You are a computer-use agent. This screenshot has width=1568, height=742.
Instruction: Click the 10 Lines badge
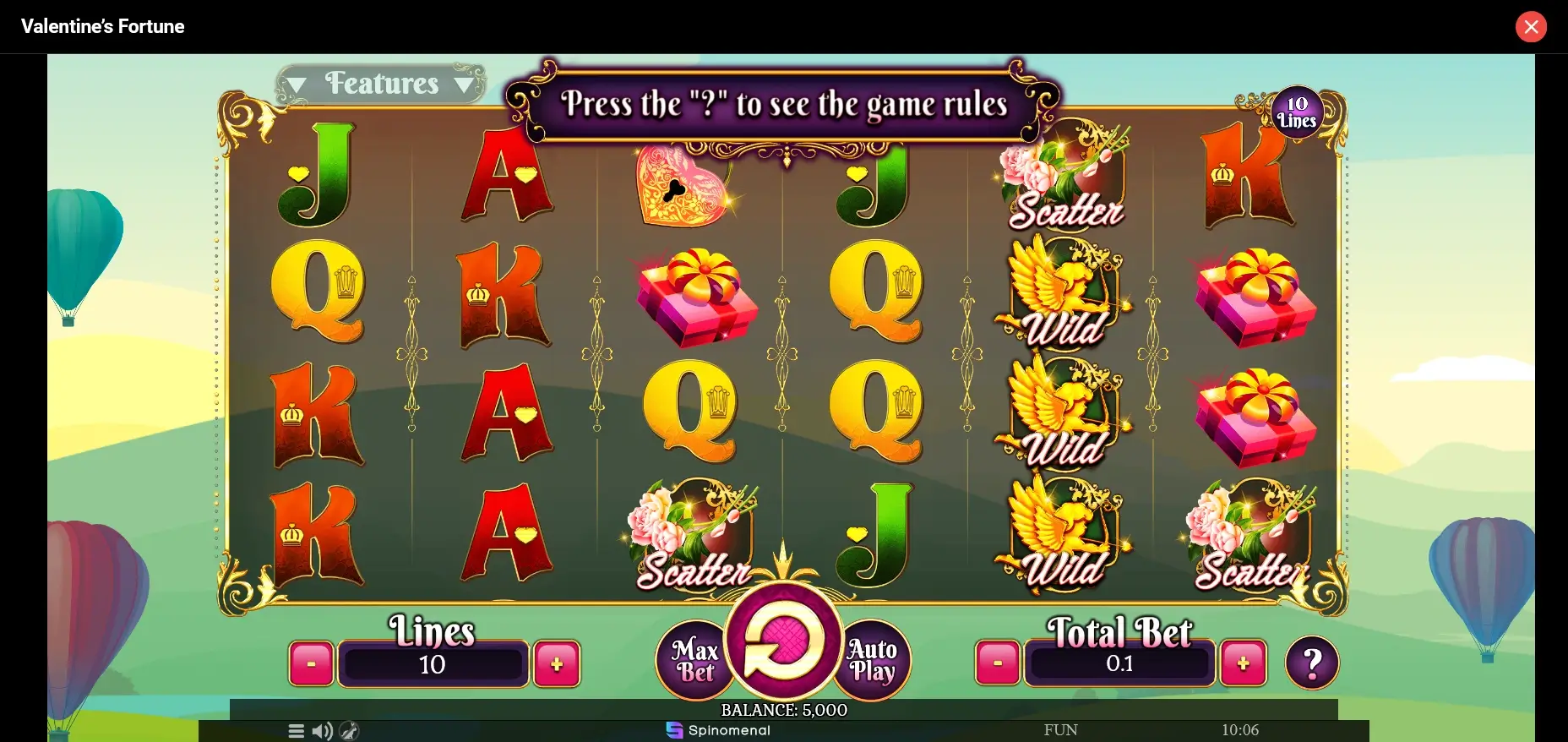[x=1298, y=112]
